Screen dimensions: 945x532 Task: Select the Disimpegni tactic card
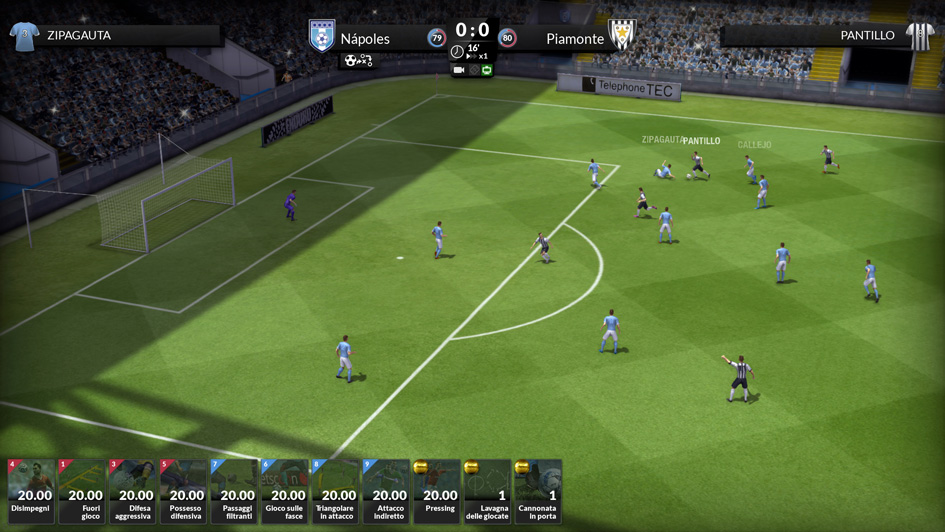tap(31, 491)
